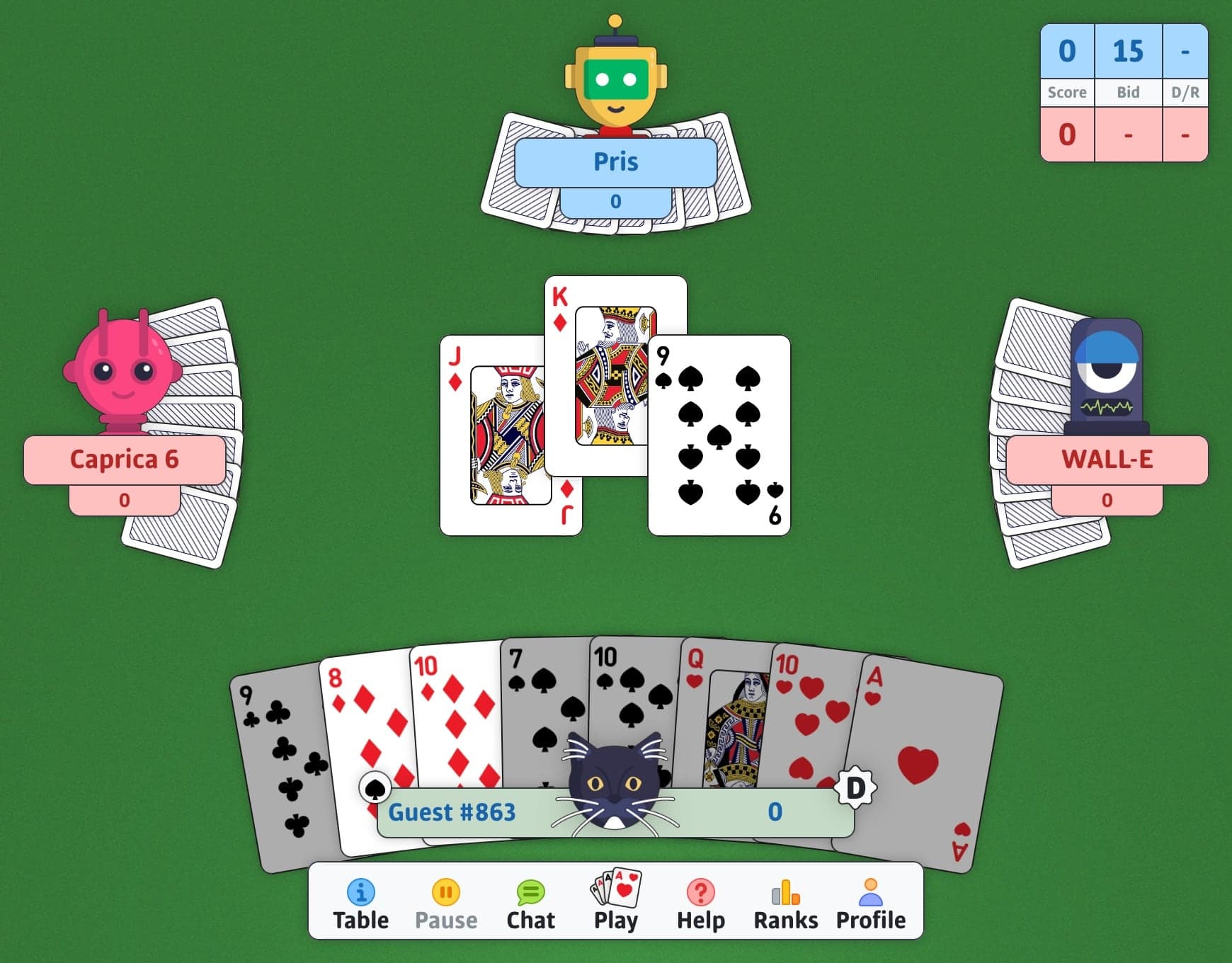This screenshot has width=1232, height=963.
Task: Click the dealer D badge
Action: tap(856, 788)
